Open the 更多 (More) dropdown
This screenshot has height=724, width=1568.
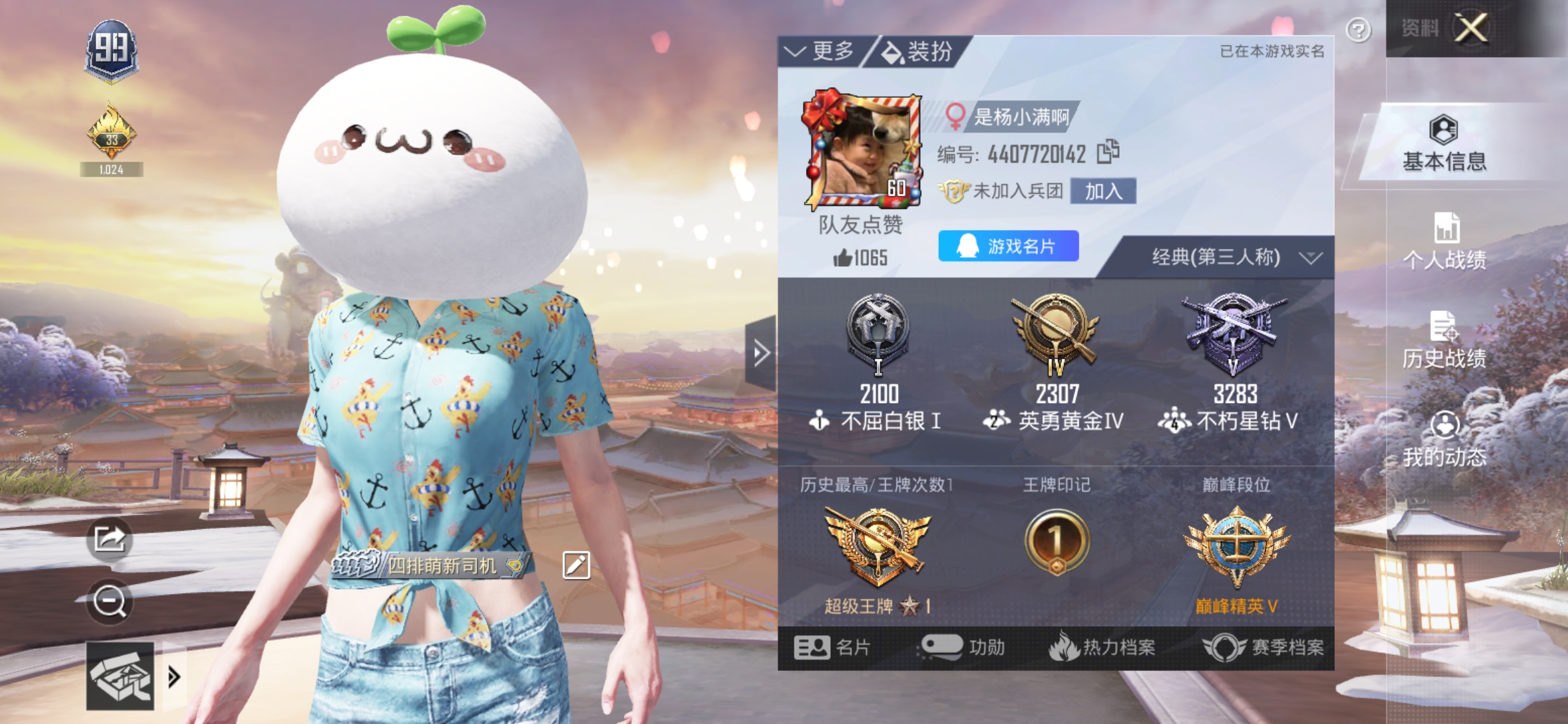point(820,51)
